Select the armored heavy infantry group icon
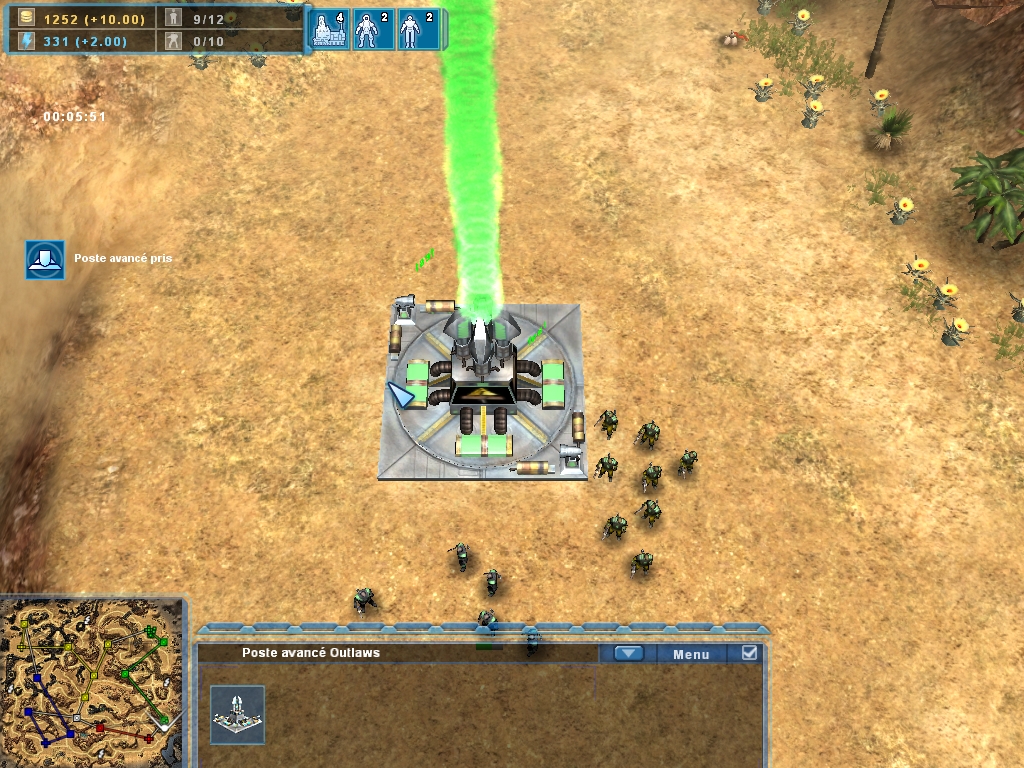This screenshot has width=1024, height=768. click(374, 30)
